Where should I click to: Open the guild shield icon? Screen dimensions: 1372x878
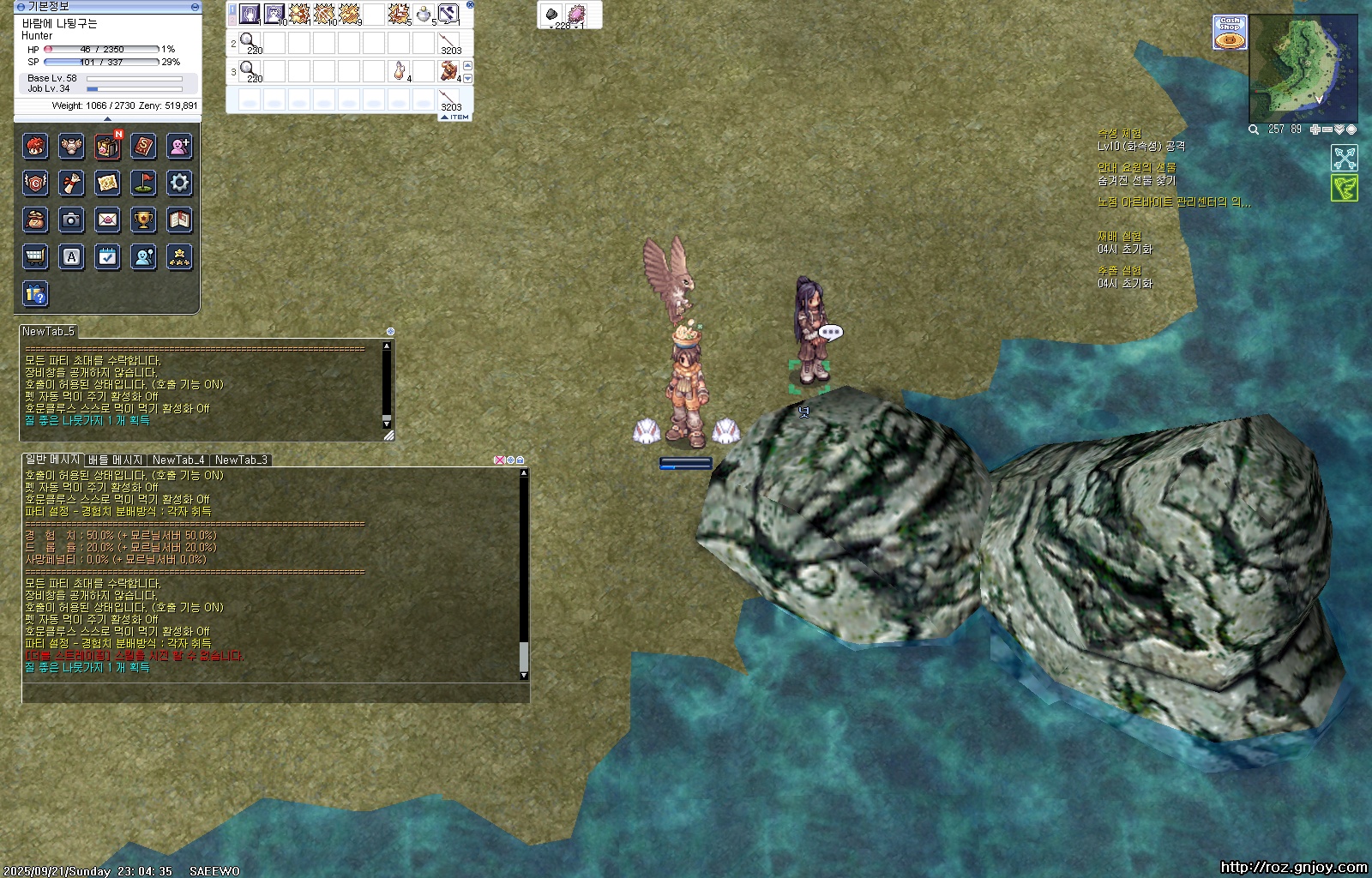(x=35, y=183)
